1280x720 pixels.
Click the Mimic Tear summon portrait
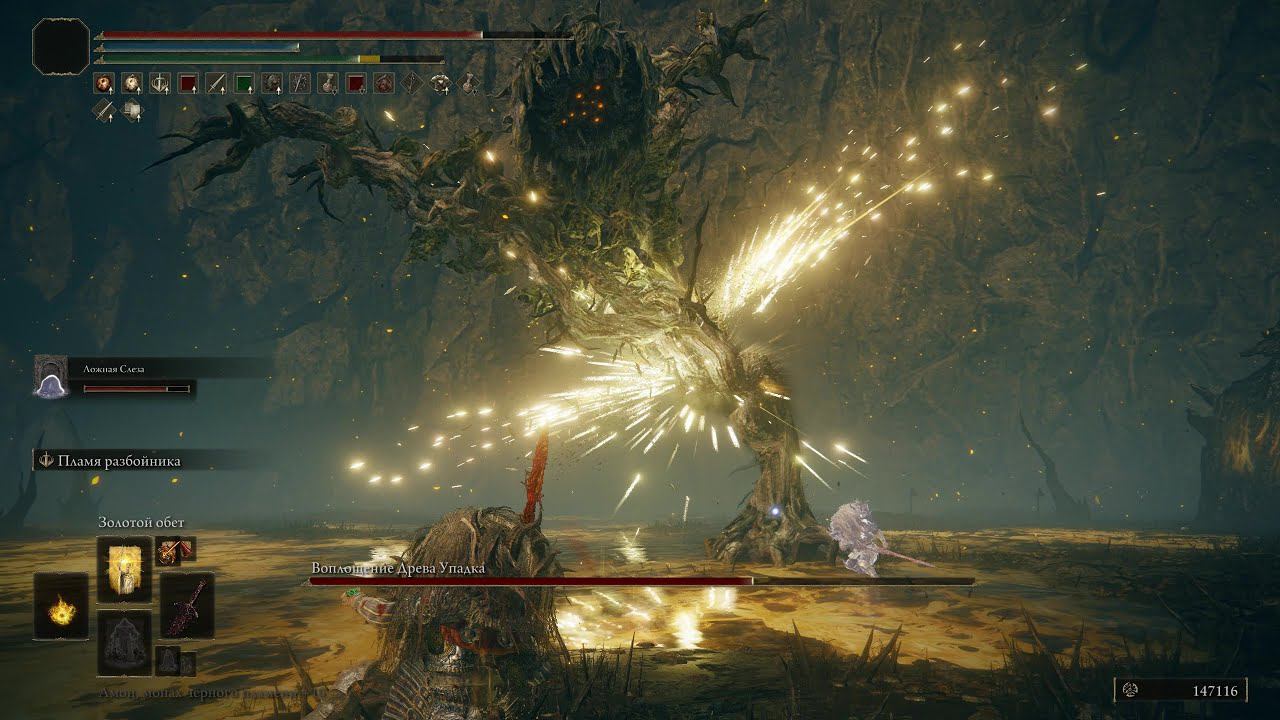pyautogui.click(x=50, y=377)
